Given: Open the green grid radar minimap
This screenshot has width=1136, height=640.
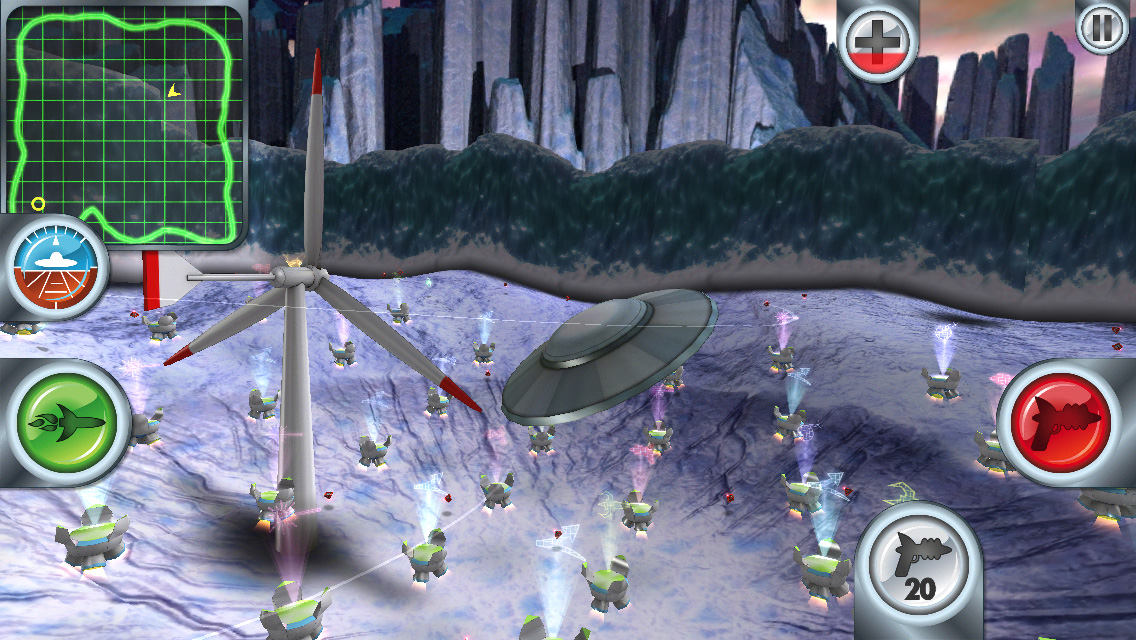Looking at the screenshot, I should pos(125,125).
